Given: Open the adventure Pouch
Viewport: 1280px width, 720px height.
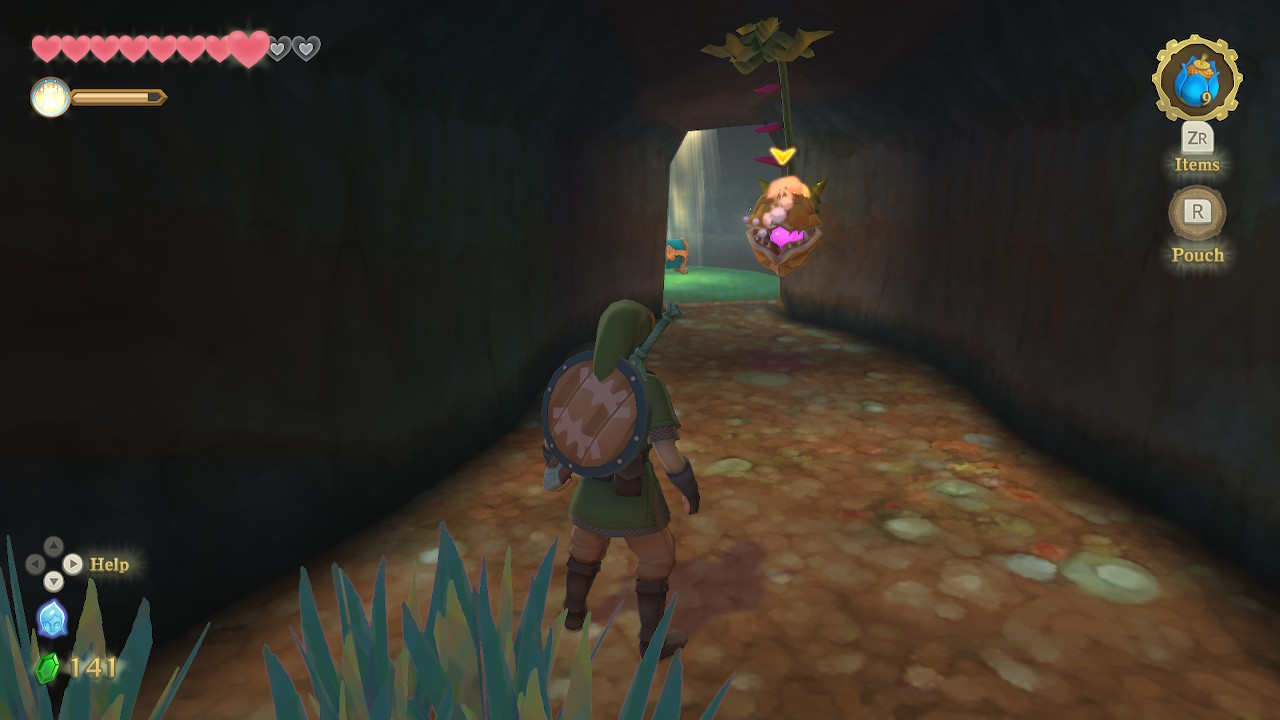Looking at the screenshot, I should coord(1197,213).
